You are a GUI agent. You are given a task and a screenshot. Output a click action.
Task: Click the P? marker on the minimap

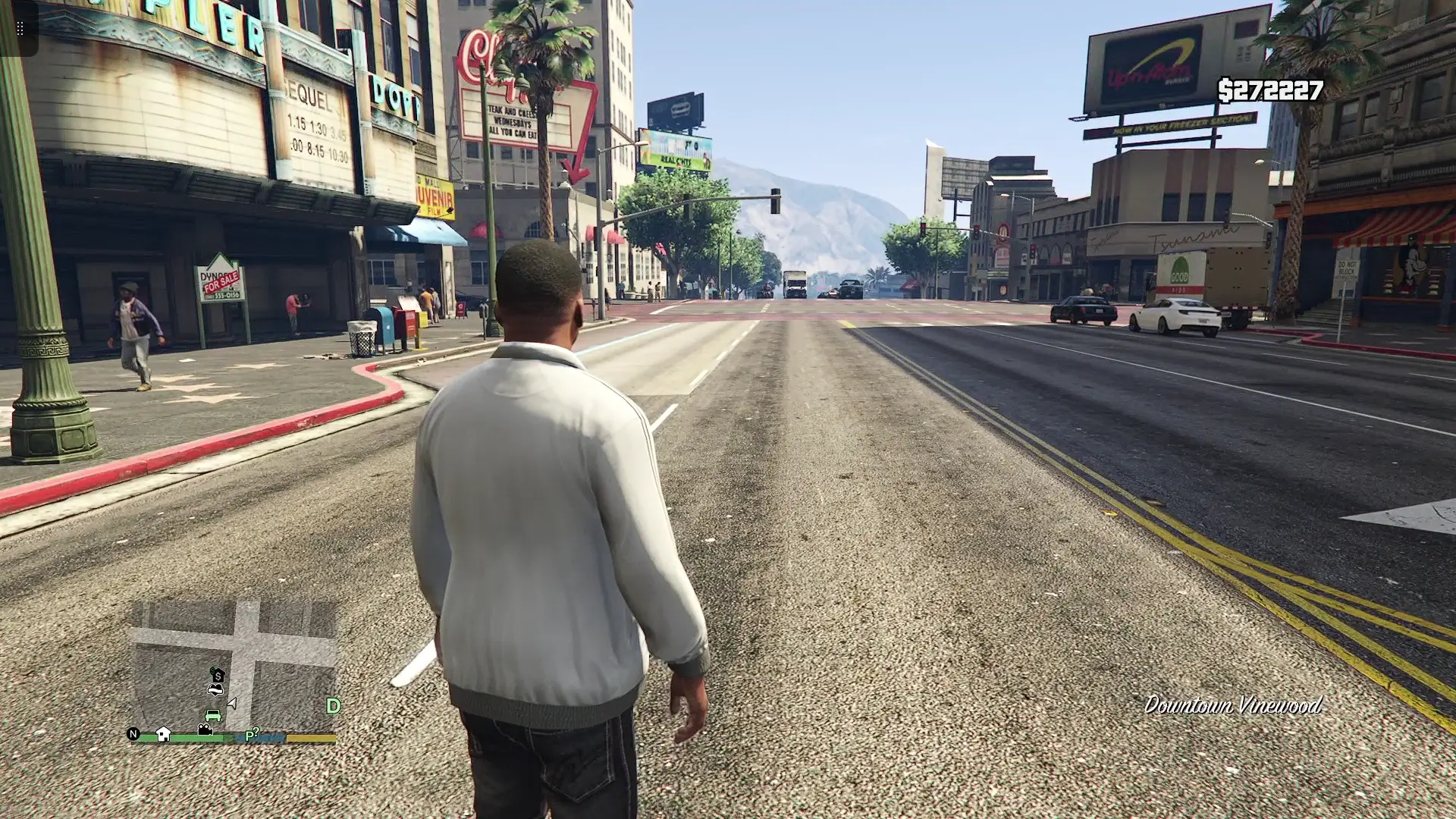(251, 735)
